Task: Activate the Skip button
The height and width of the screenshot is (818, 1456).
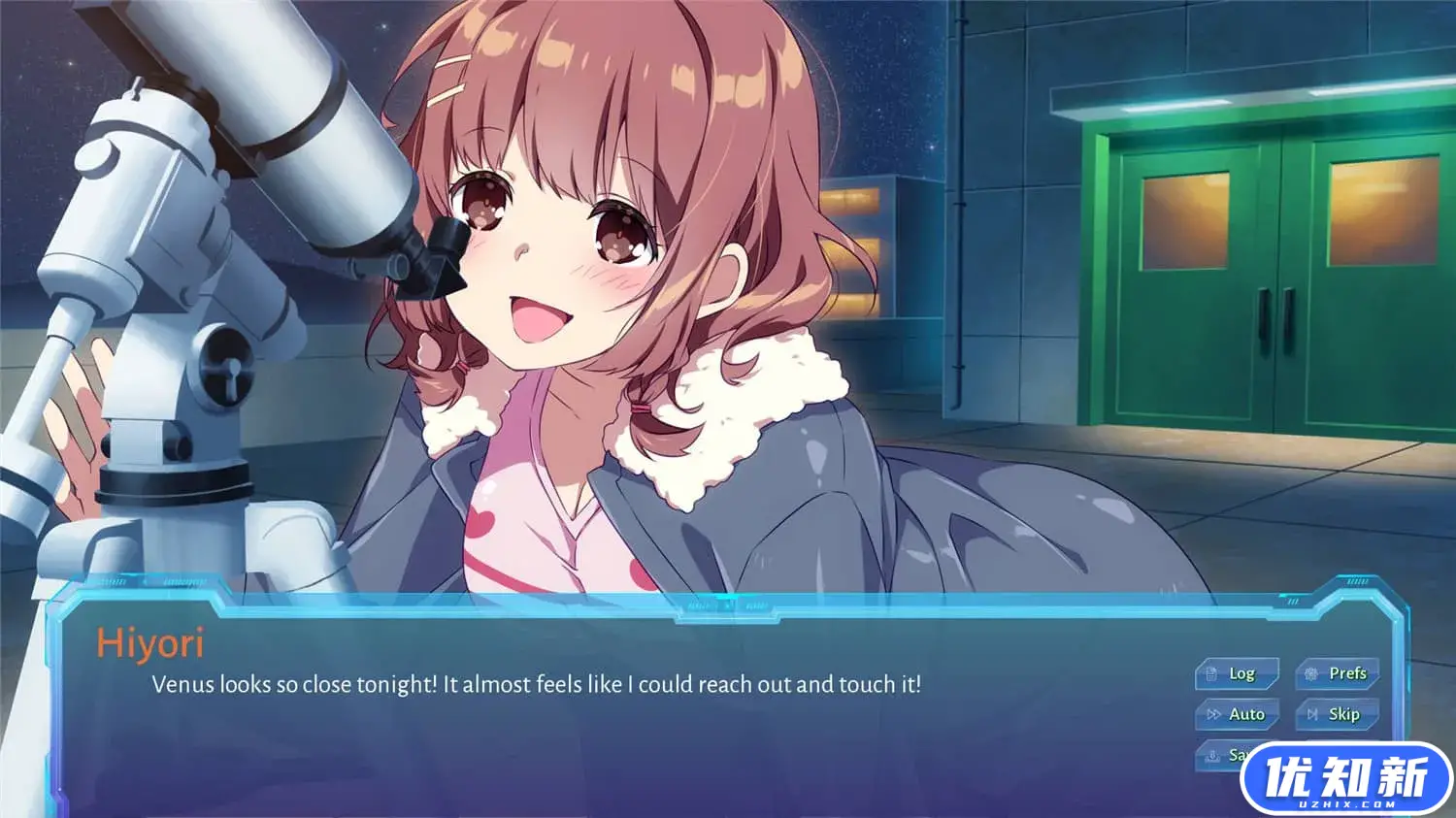Action: (1337, 714)
